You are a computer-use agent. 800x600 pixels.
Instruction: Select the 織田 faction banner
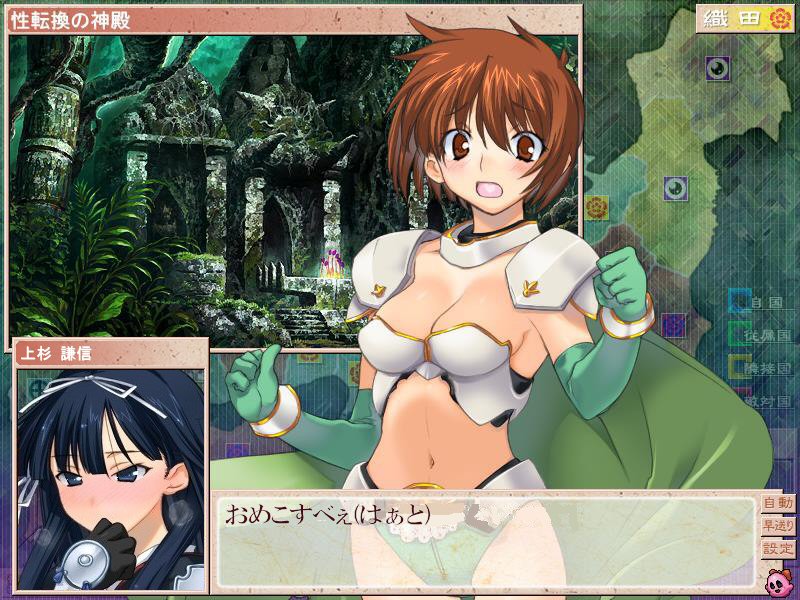coord(745,18)
